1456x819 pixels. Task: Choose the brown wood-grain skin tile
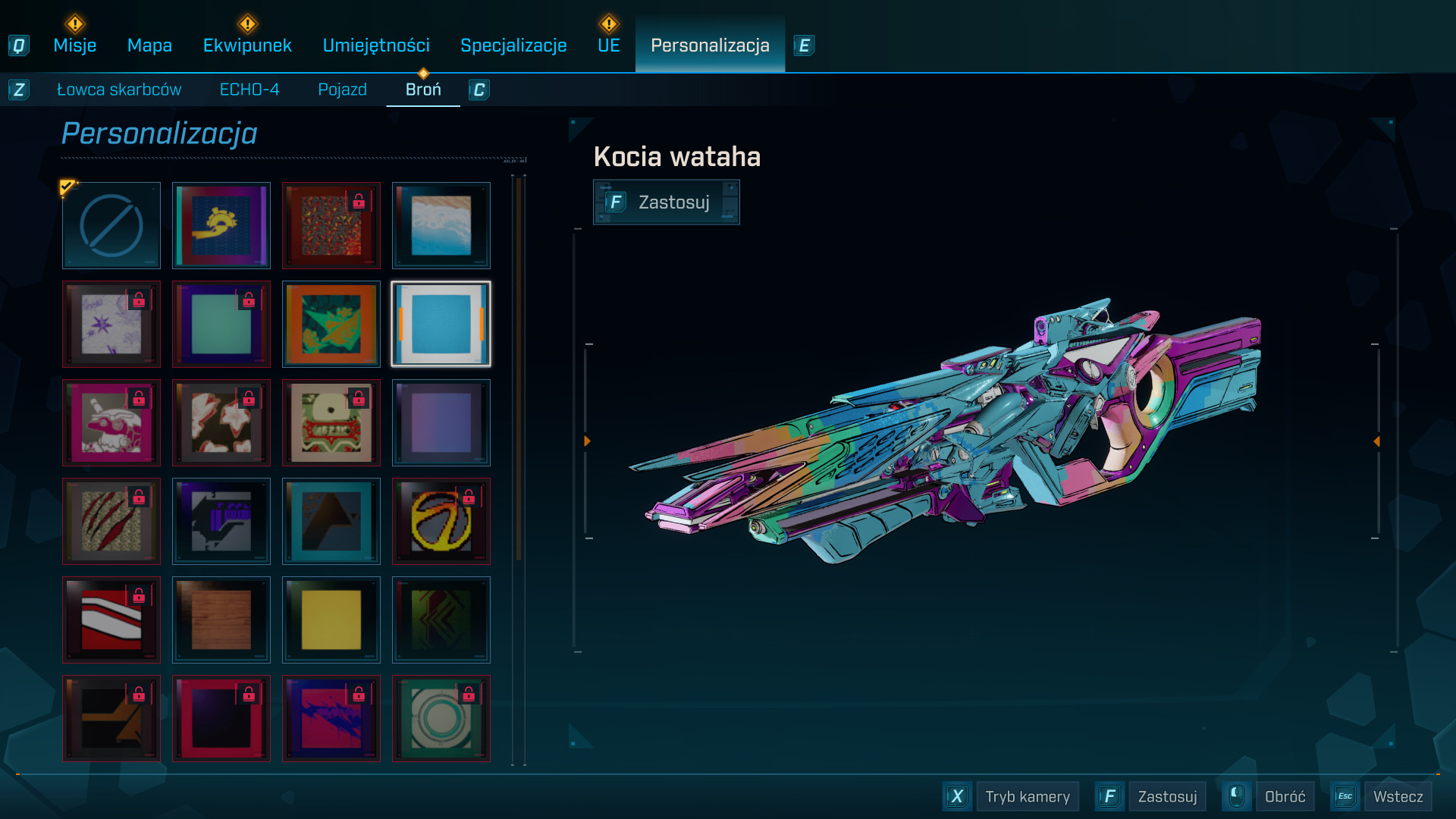221,620
